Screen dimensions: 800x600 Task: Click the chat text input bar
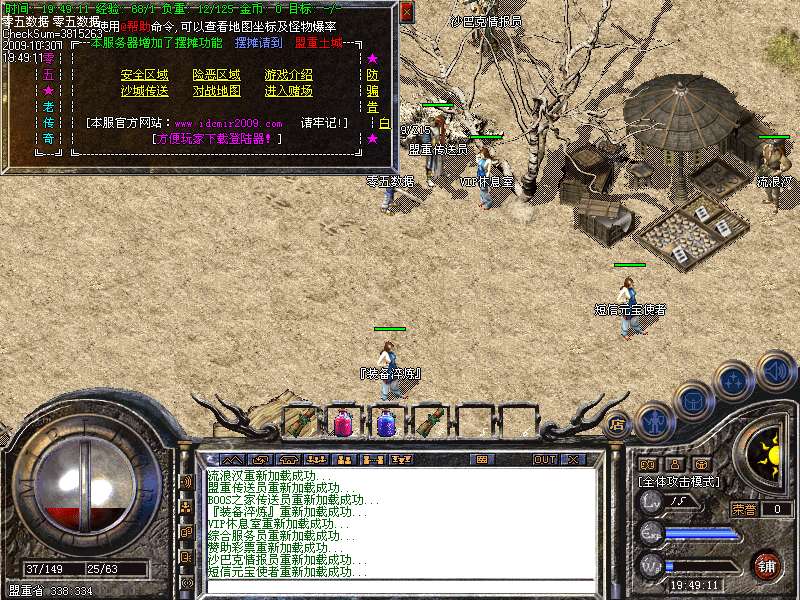400,587
